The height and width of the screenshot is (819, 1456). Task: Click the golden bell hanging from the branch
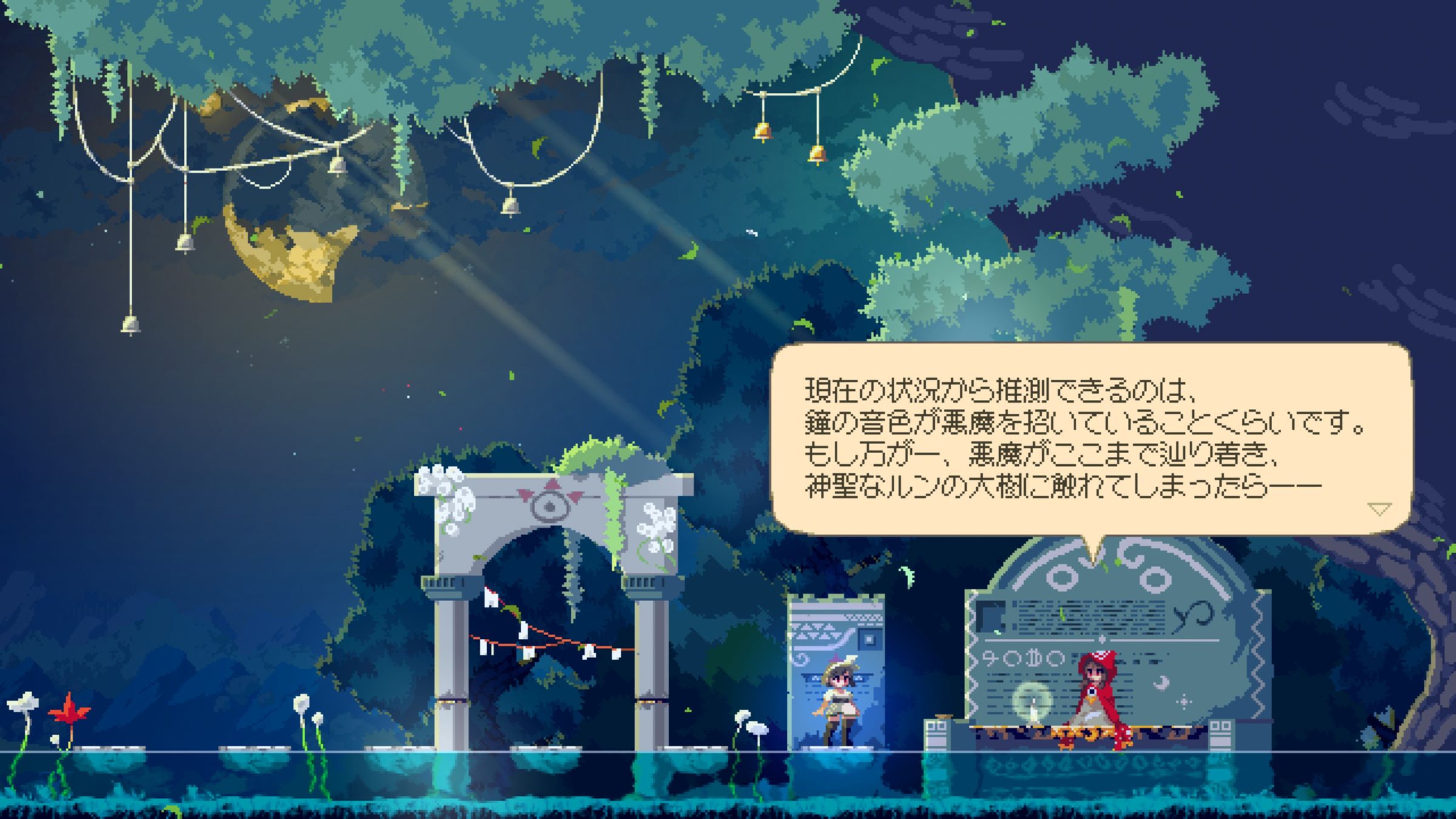point(763,130)
